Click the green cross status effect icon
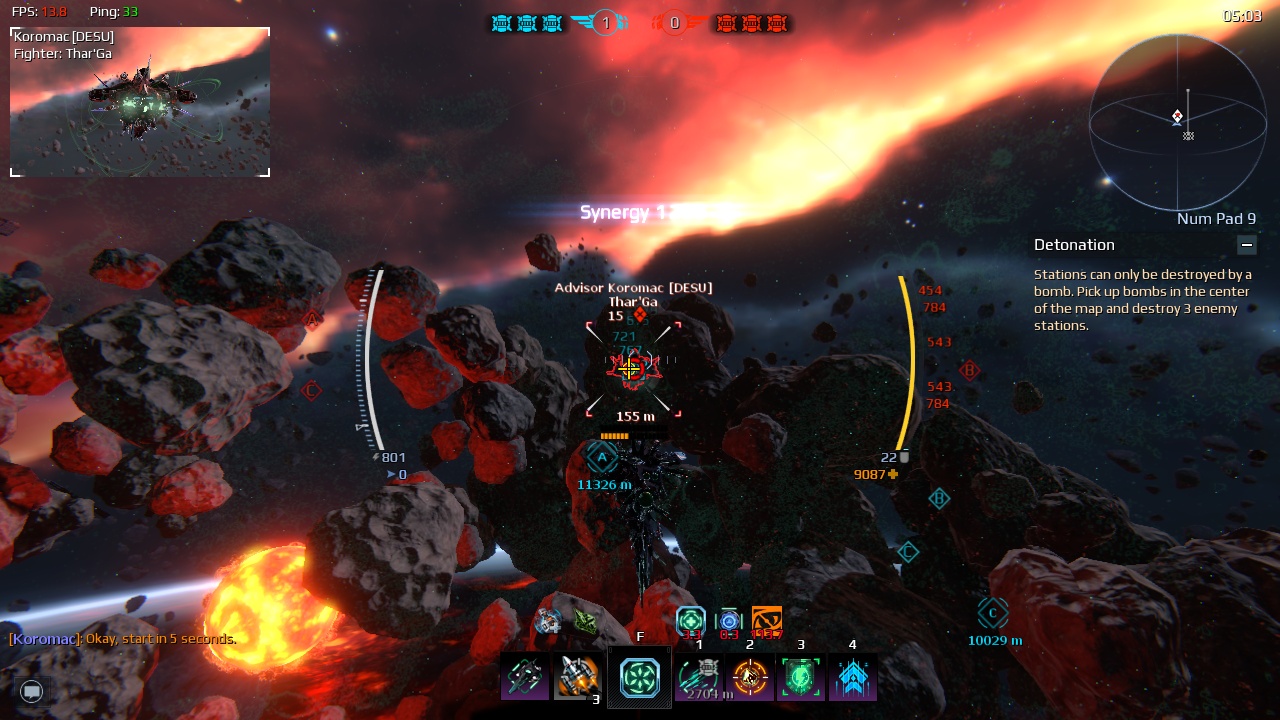The image size is (1280, 720). click(691, 621)
